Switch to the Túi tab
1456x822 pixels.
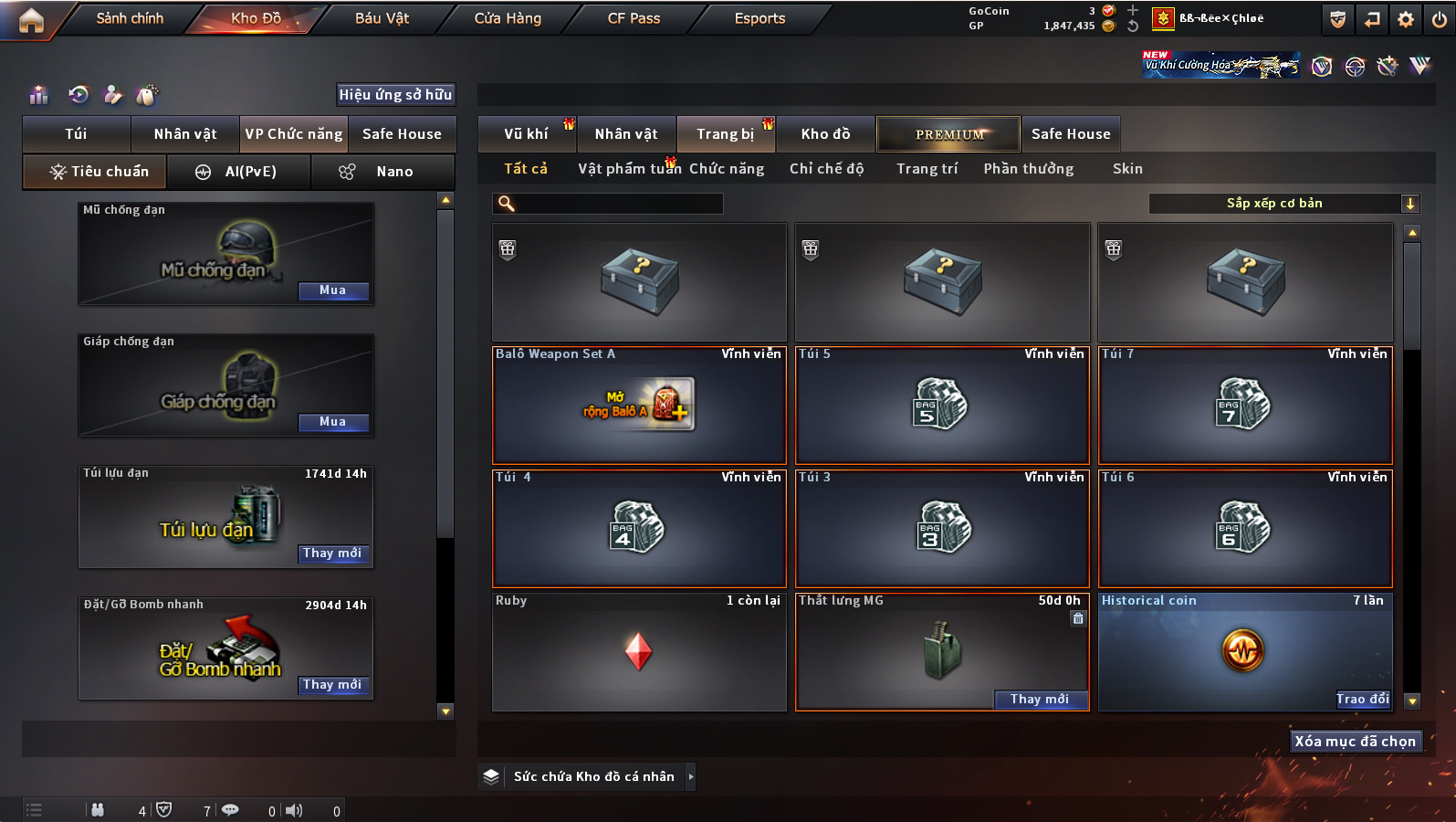76,134
